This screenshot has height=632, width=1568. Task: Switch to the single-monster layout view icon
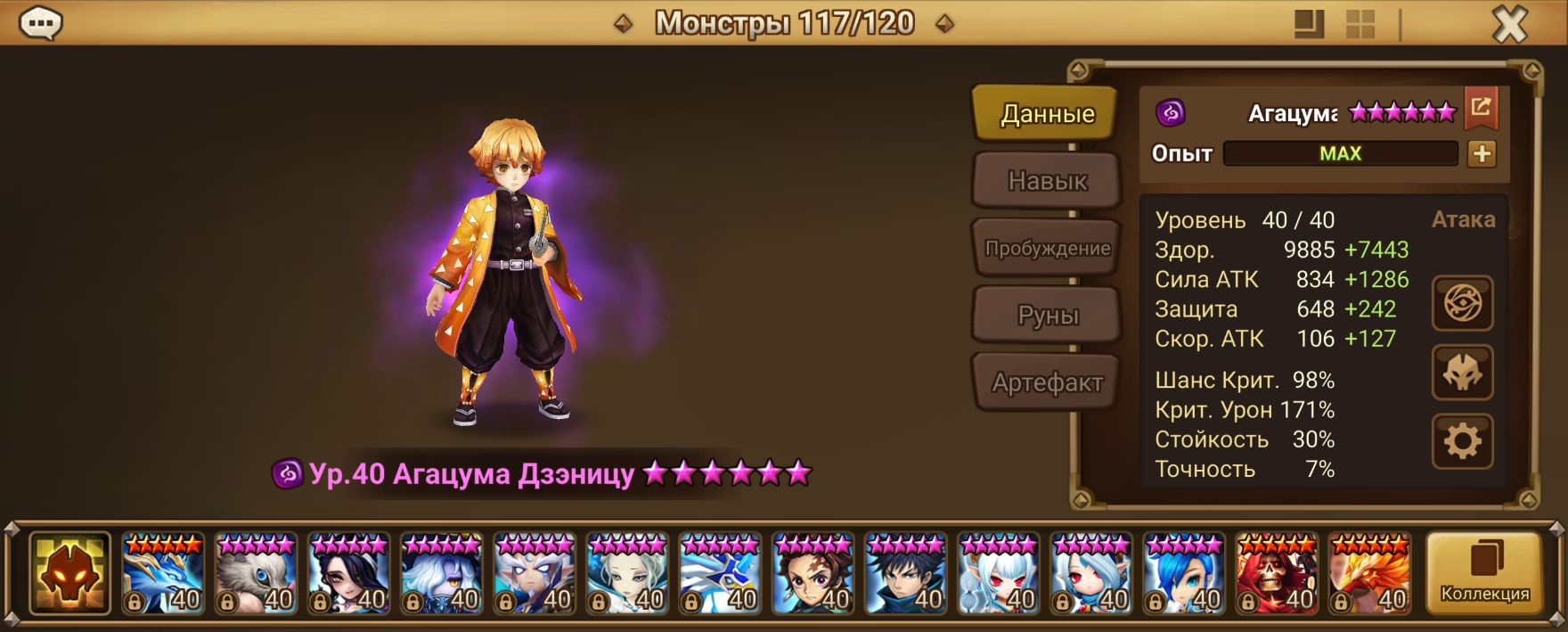coord(1309,24)
